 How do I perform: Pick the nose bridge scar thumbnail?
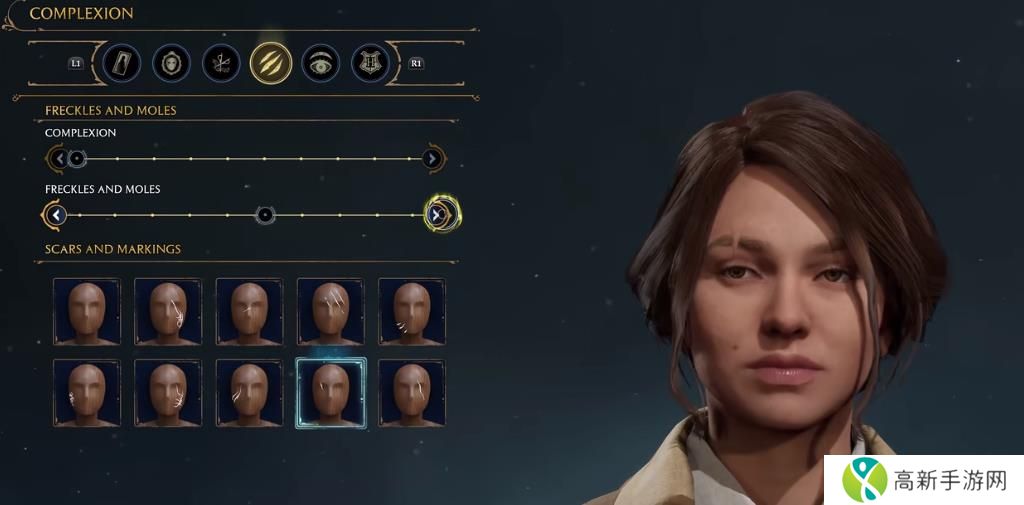pyautogui.click(x=249, y=312)
